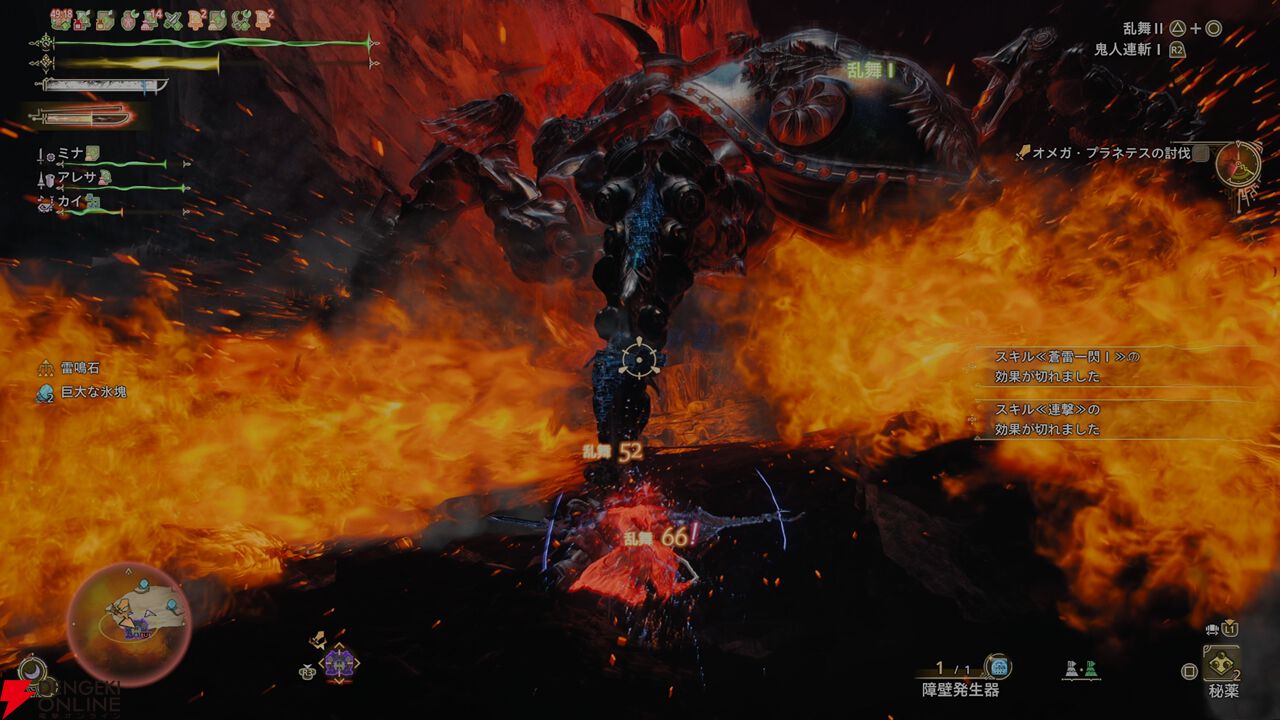Screen dimensions: 1280x720
Task: Select the 巨大な氷塊 pickup entry
Action: (93, 392)
